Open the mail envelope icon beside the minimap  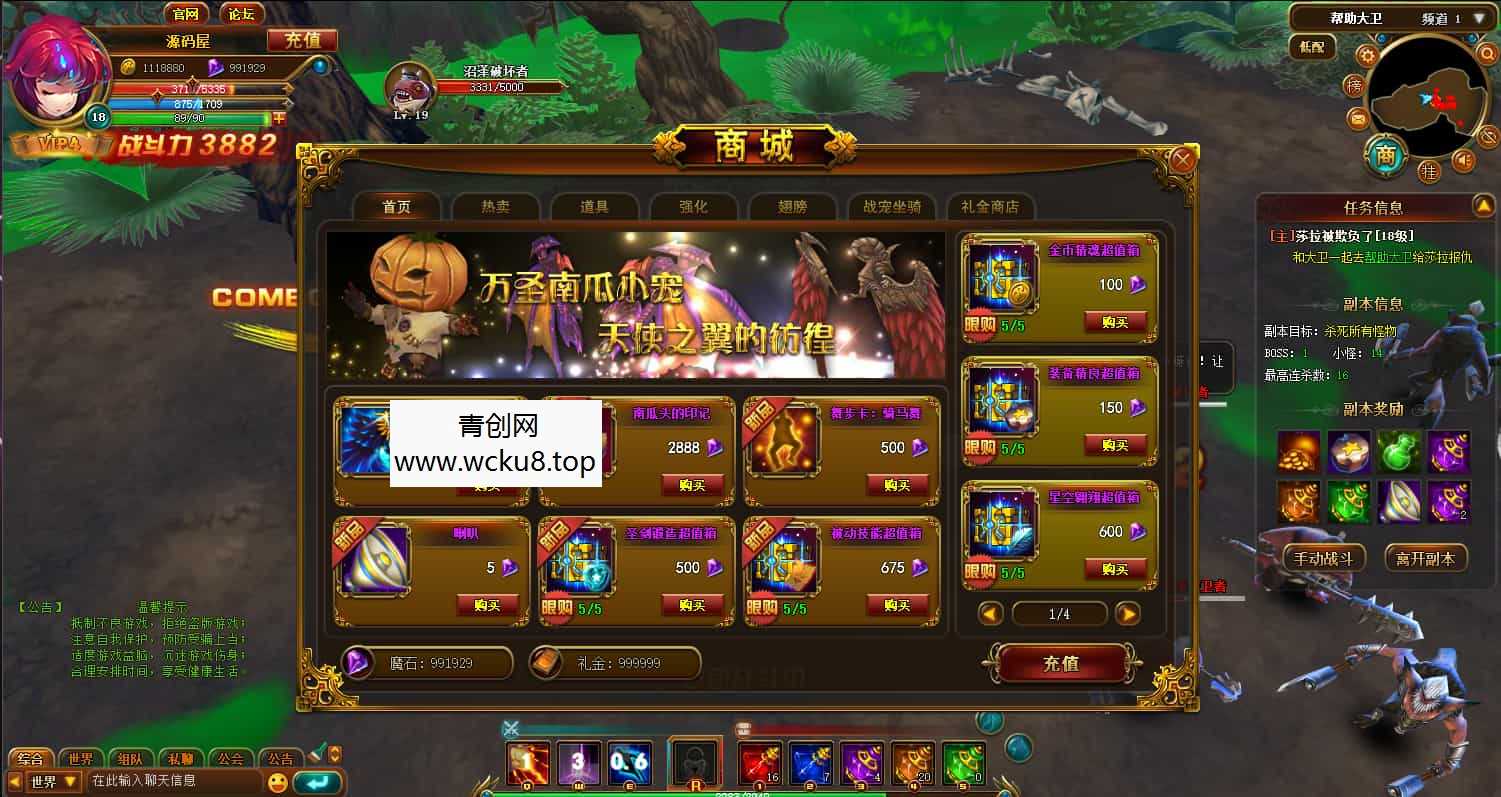(x=1357, y=117)
